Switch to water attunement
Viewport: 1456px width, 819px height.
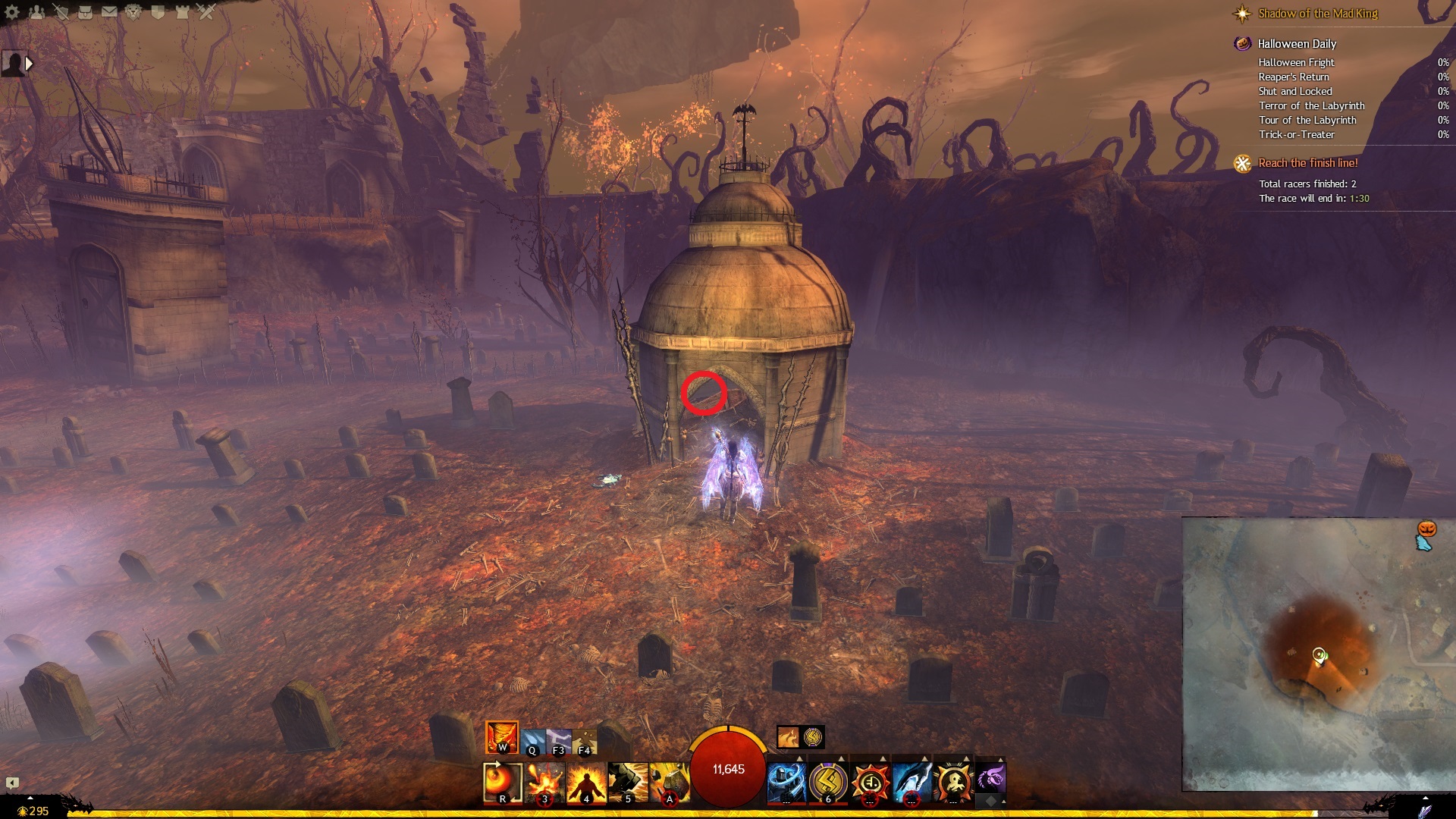(532, 739)
